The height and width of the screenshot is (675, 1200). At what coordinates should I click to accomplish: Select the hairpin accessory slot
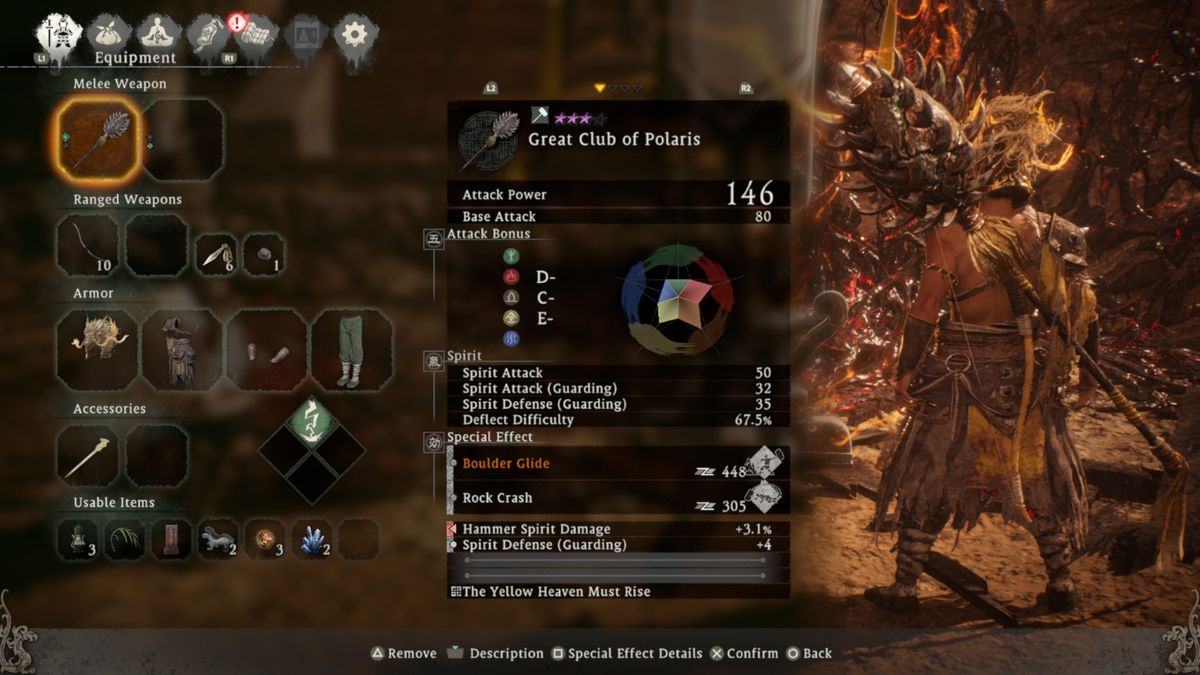pos(88,456)
